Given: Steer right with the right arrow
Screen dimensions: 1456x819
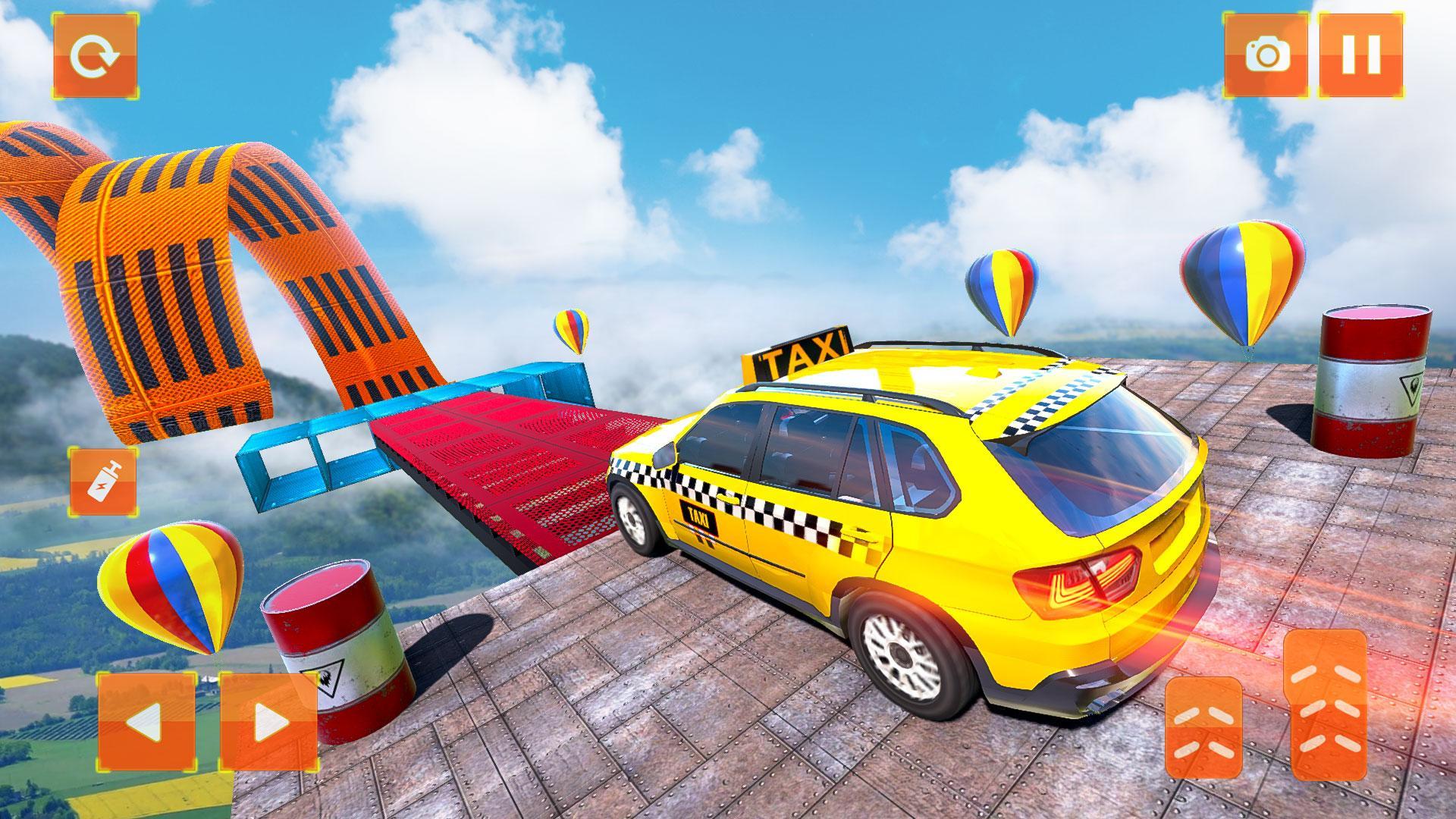Looking at the screenshot, I should (268, 721).
